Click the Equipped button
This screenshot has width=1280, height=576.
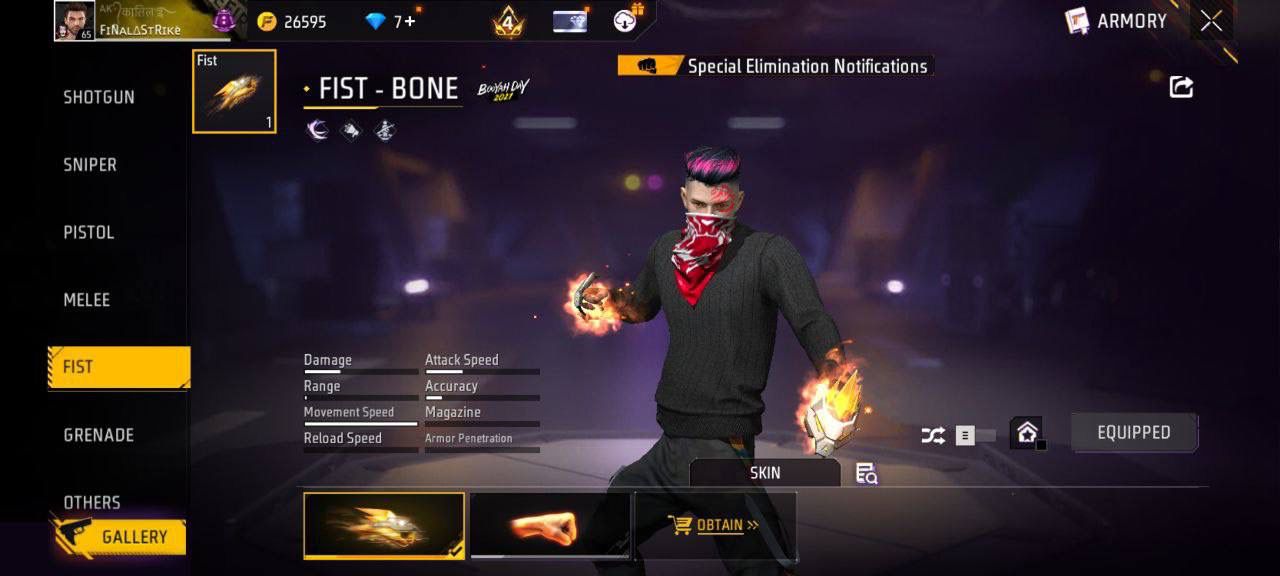tap(1133, 433)
